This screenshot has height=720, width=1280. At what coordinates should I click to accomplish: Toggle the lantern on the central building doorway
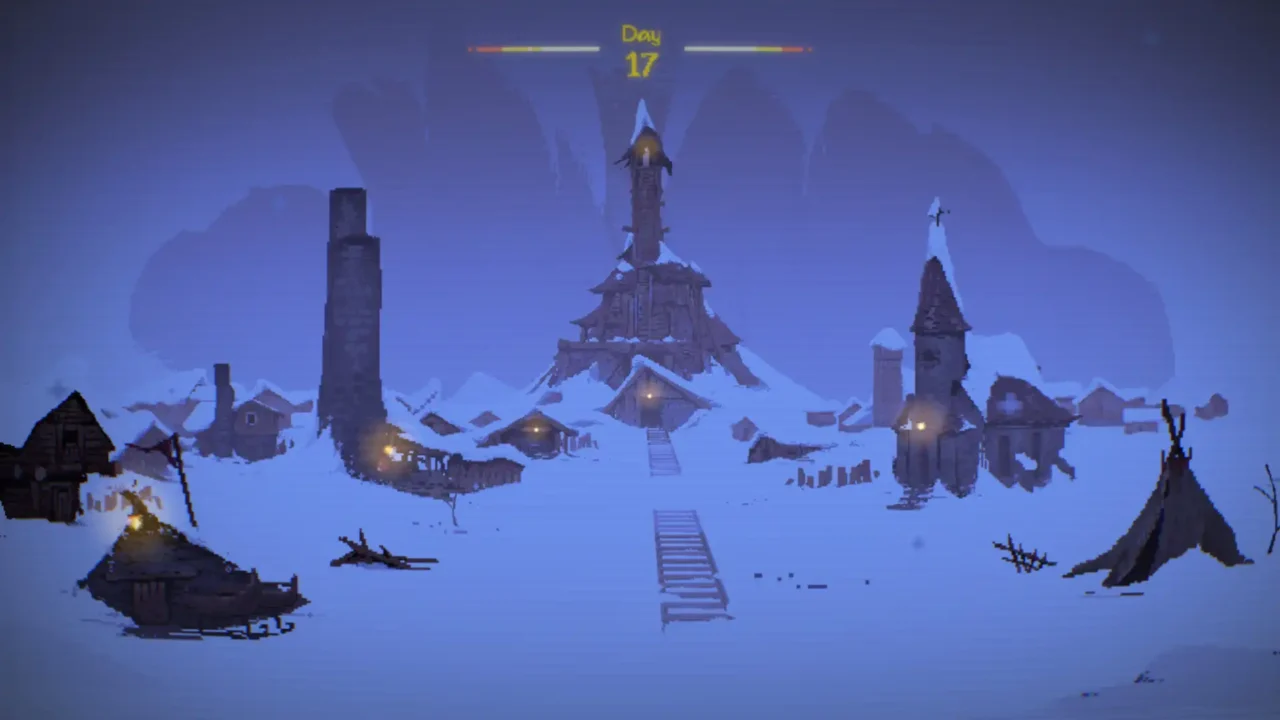(x=650, y=395)
